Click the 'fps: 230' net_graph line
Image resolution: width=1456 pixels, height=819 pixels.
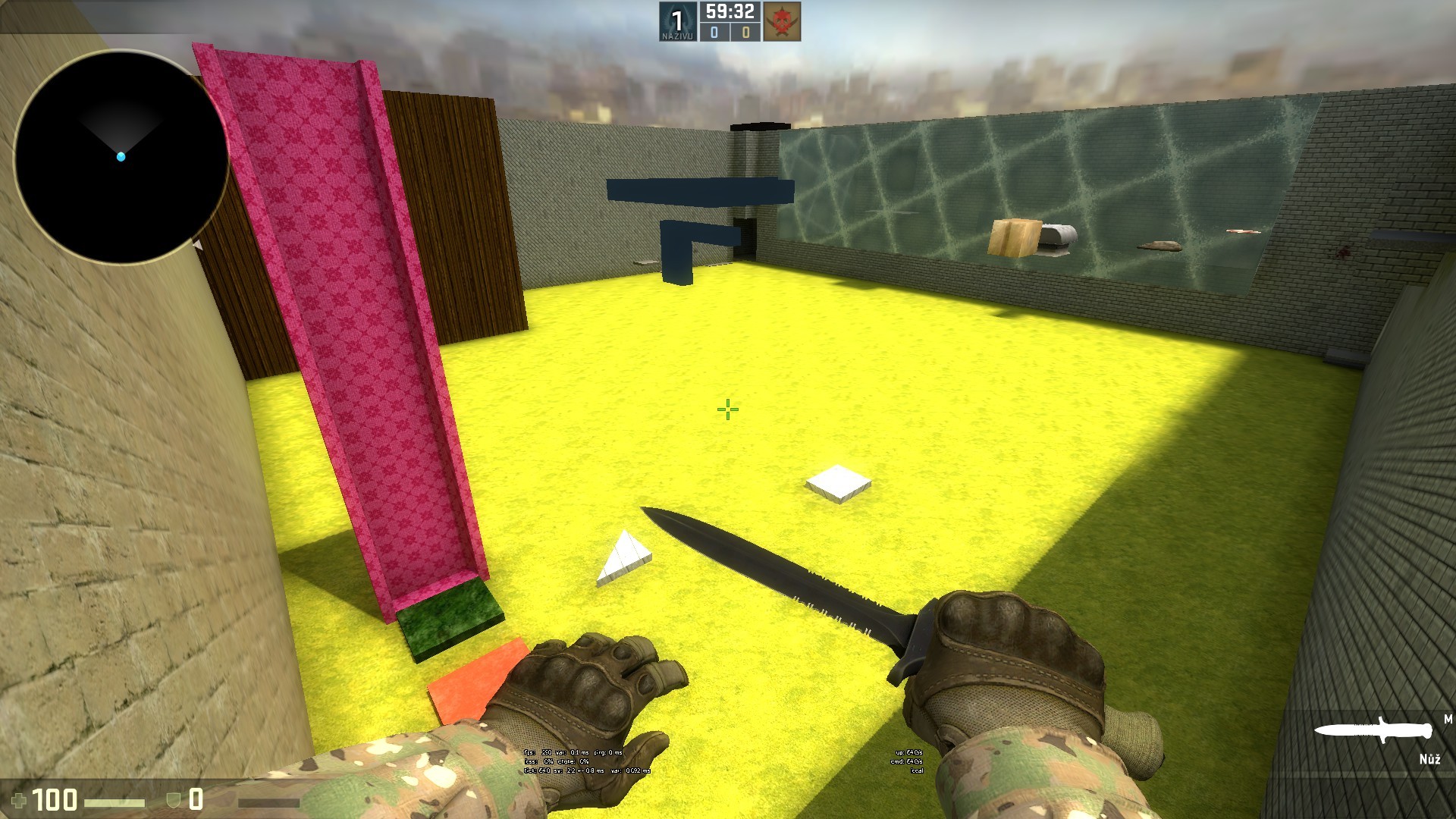573,753
